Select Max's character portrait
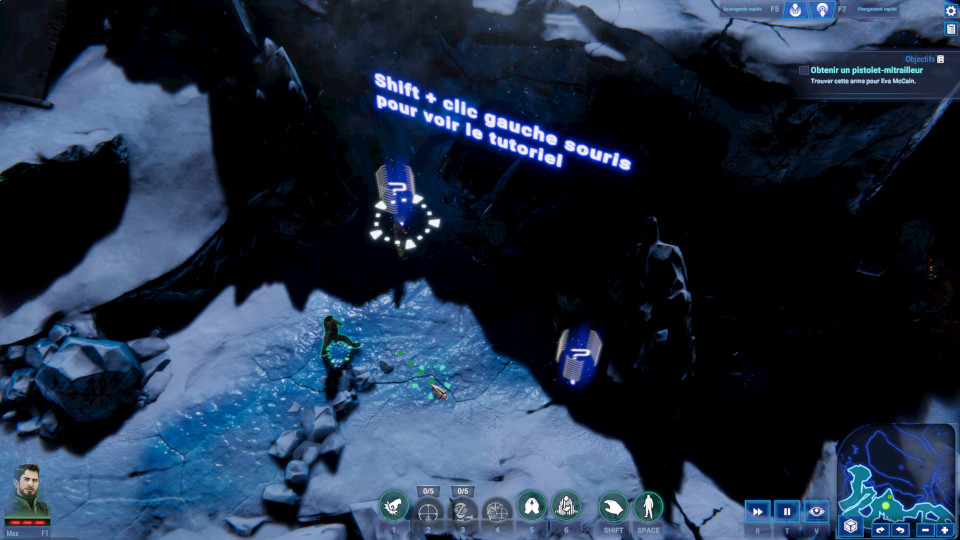 [x=28, y=492]
